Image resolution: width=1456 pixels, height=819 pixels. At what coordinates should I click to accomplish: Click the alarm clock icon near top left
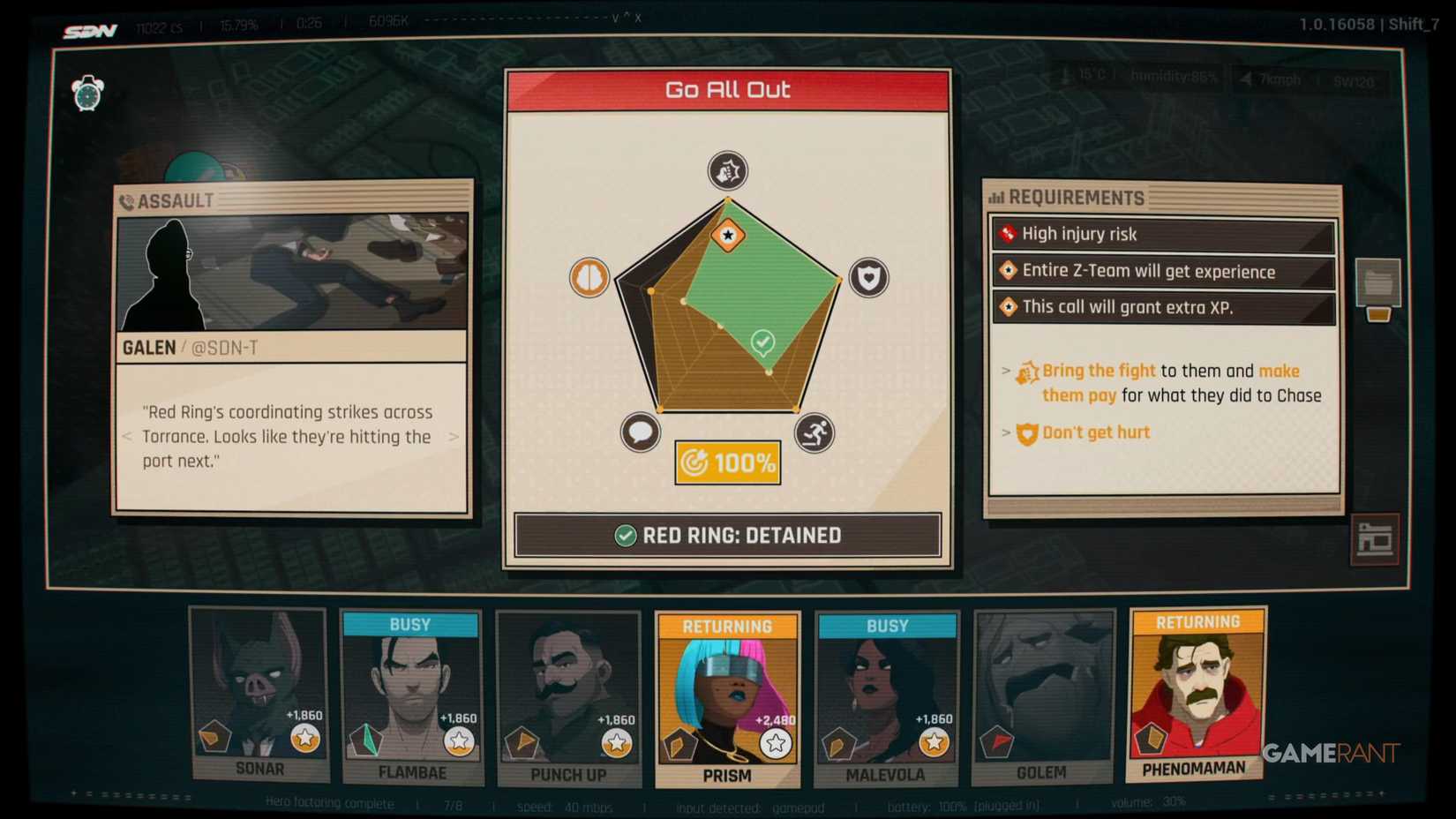(86, 88)
